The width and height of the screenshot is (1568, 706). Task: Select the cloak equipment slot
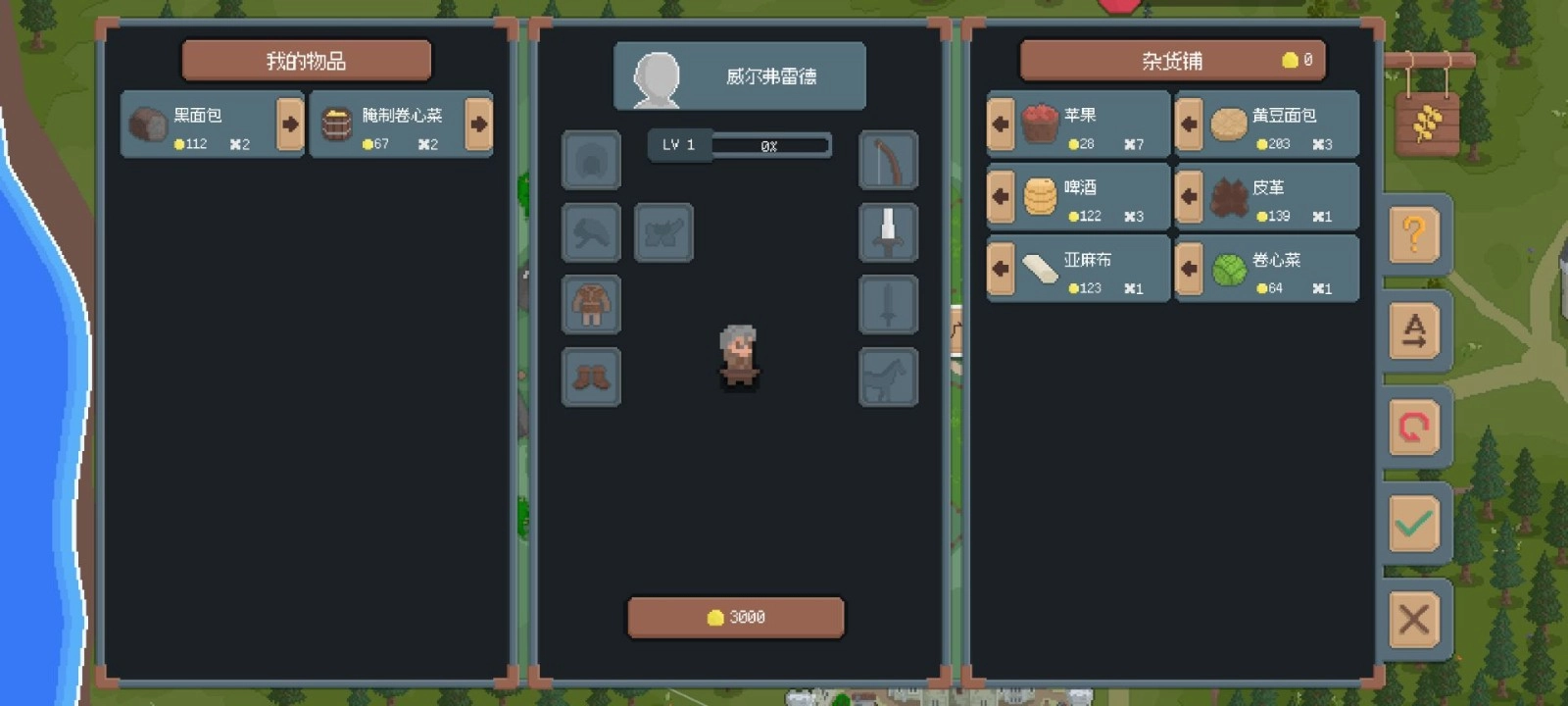click(x=590, y=232)
